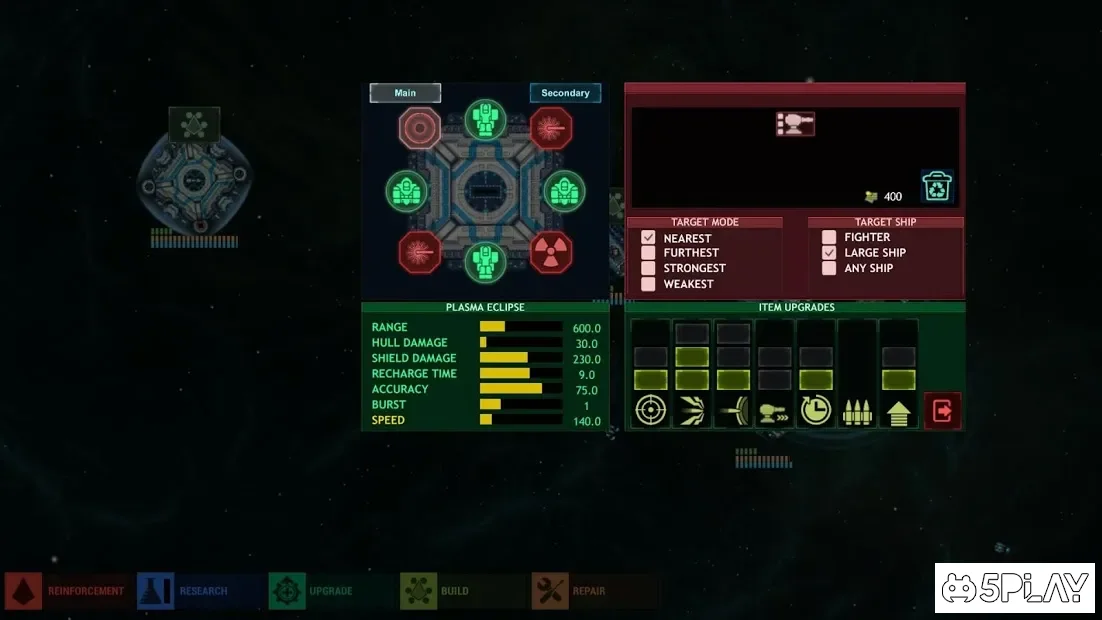Check Fighter as the target ship
The image size is (1102, 620).
pos(829,237)
